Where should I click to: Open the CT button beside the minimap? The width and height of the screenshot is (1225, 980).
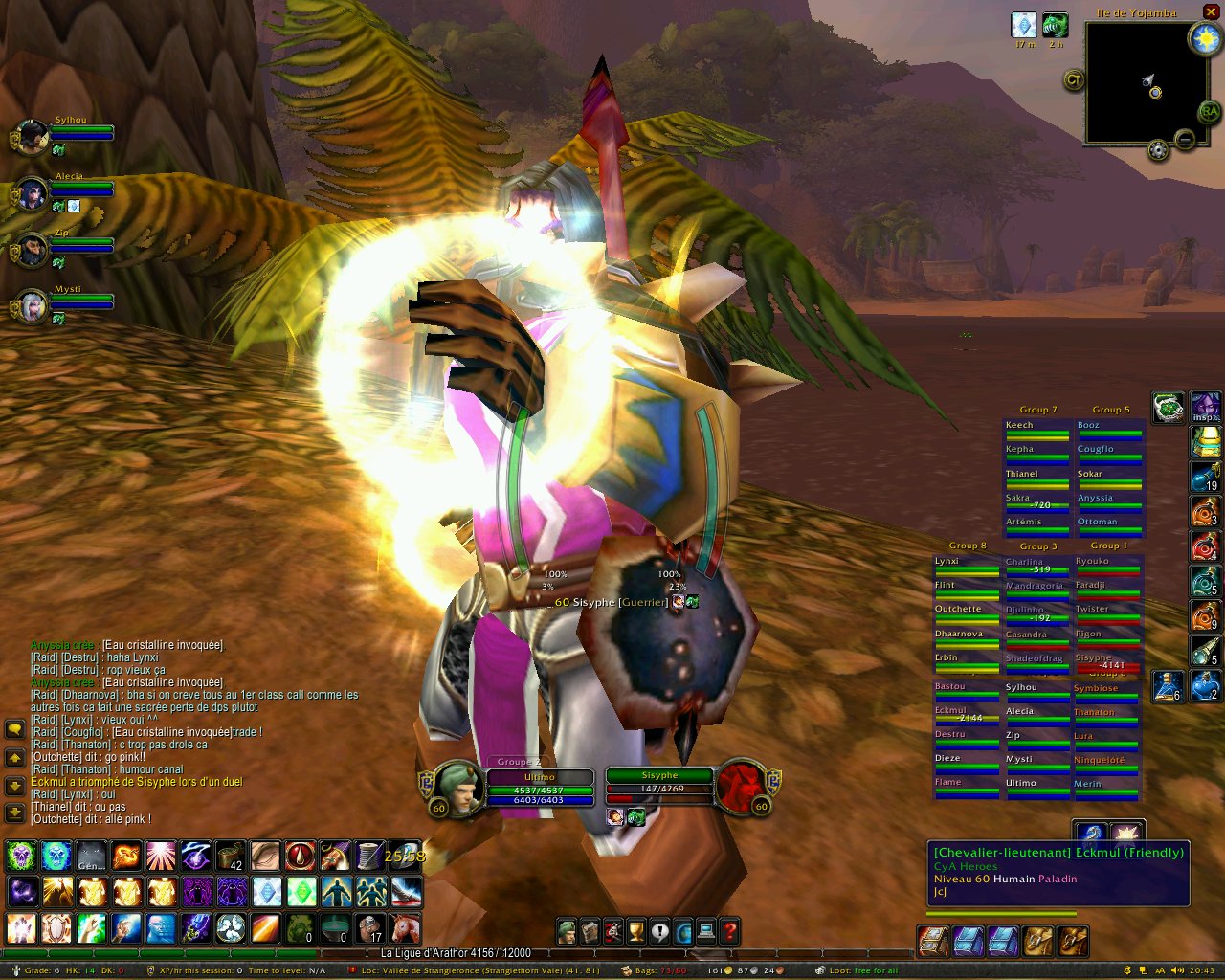pyautogui.click(x=1074, y=80)
